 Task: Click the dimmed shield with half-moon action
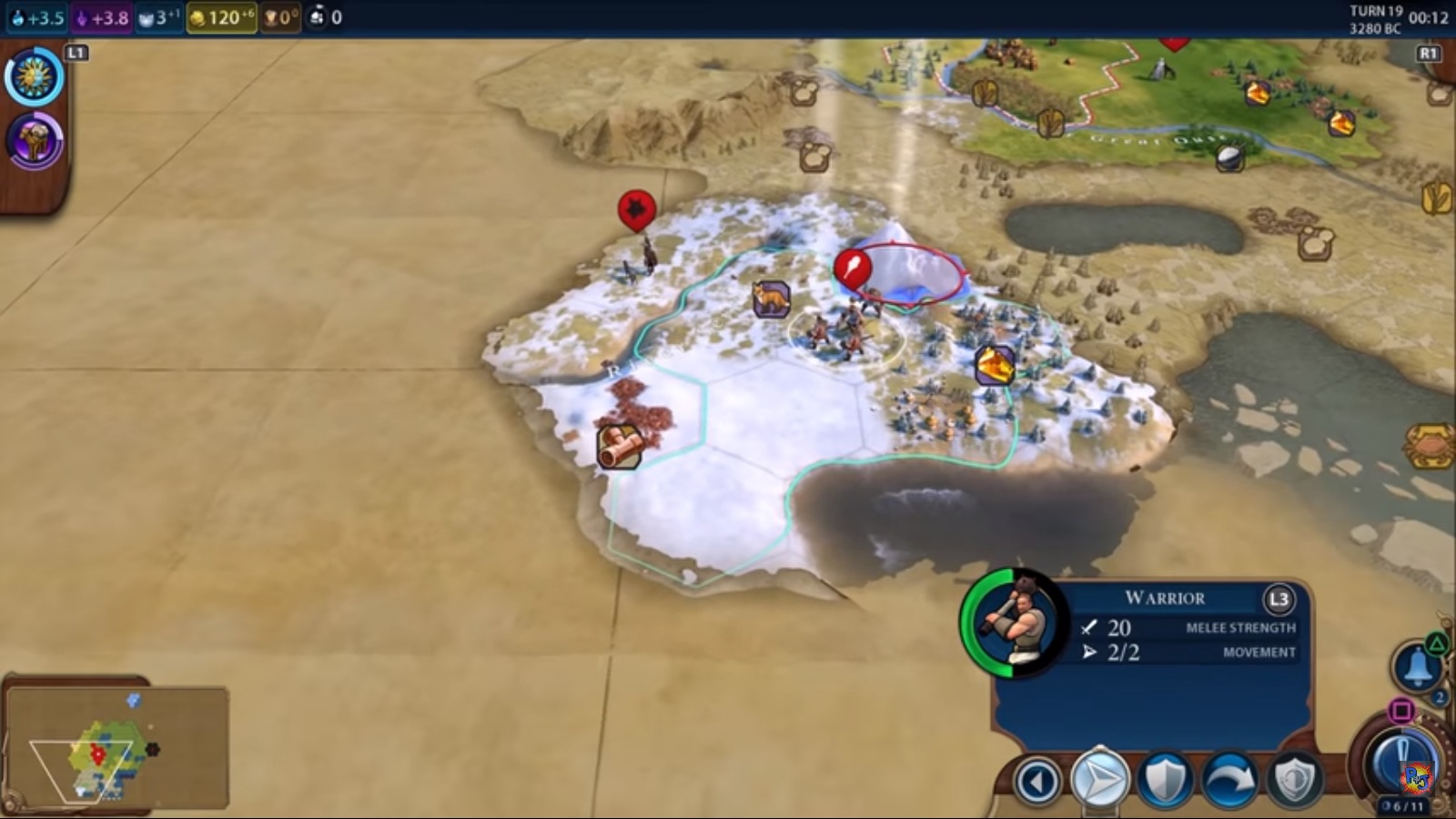[x=1294, y=780]
